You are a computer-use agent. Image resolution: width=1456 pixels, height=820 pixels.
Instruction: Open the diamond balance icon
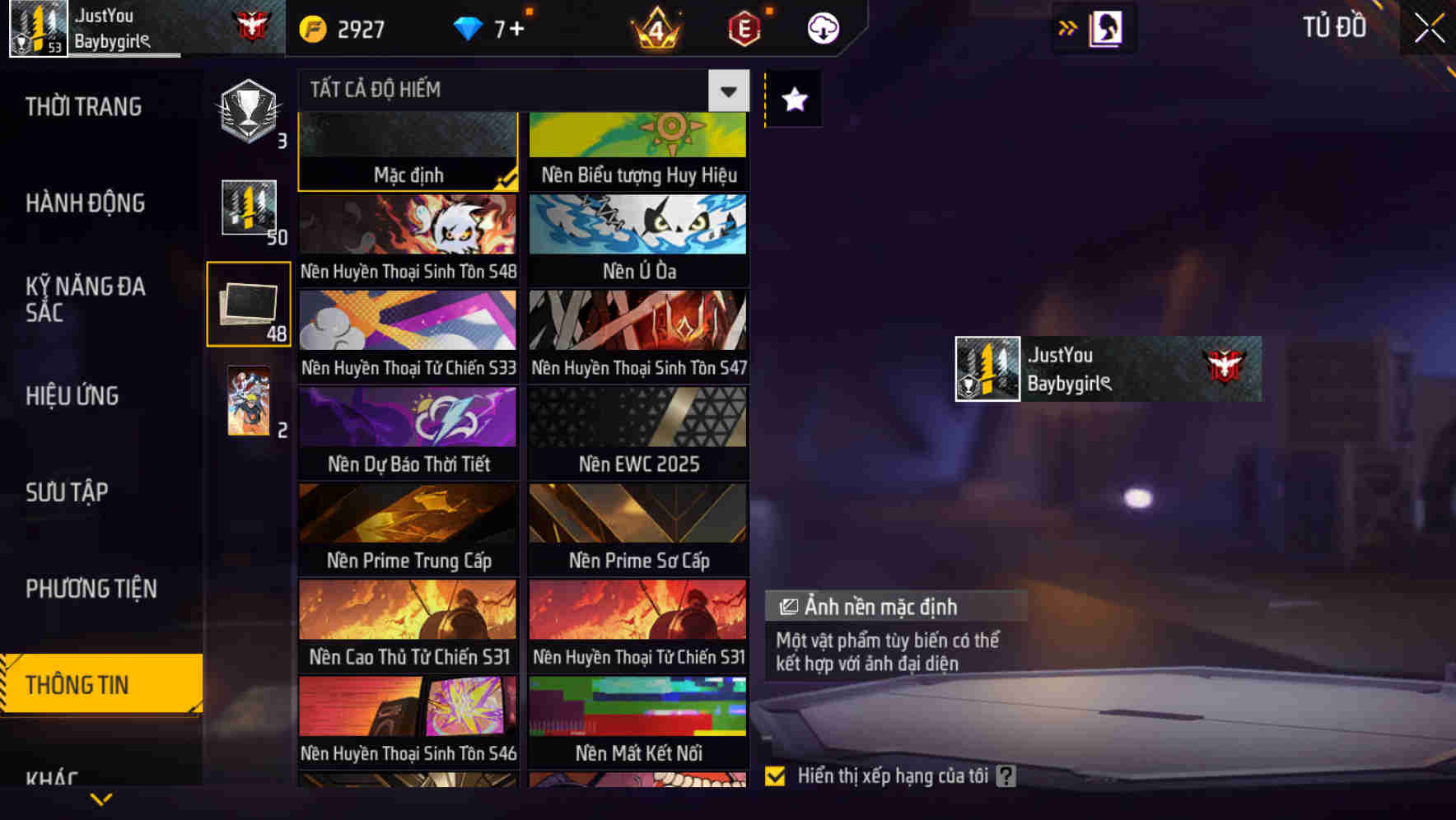click(x=468, y=27)
